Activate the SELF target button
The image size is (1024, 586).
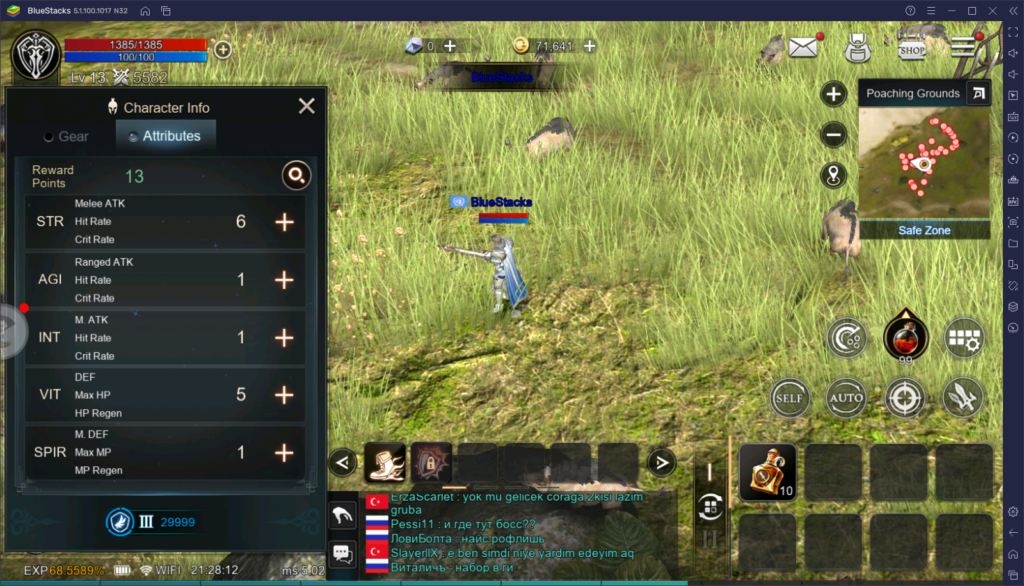789,399
